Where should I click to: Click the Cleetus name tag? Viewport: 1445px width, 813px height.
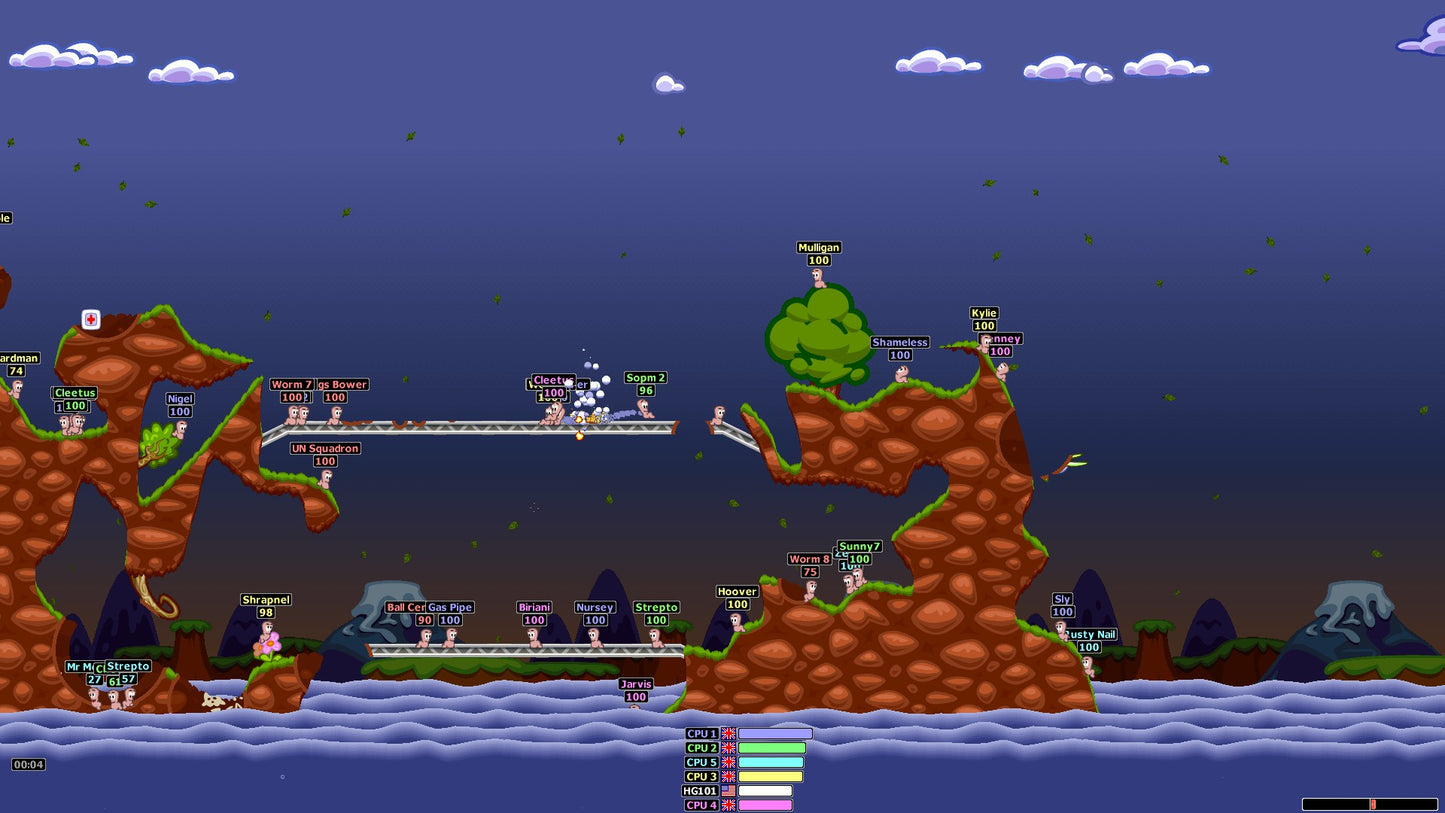[75, 392]
